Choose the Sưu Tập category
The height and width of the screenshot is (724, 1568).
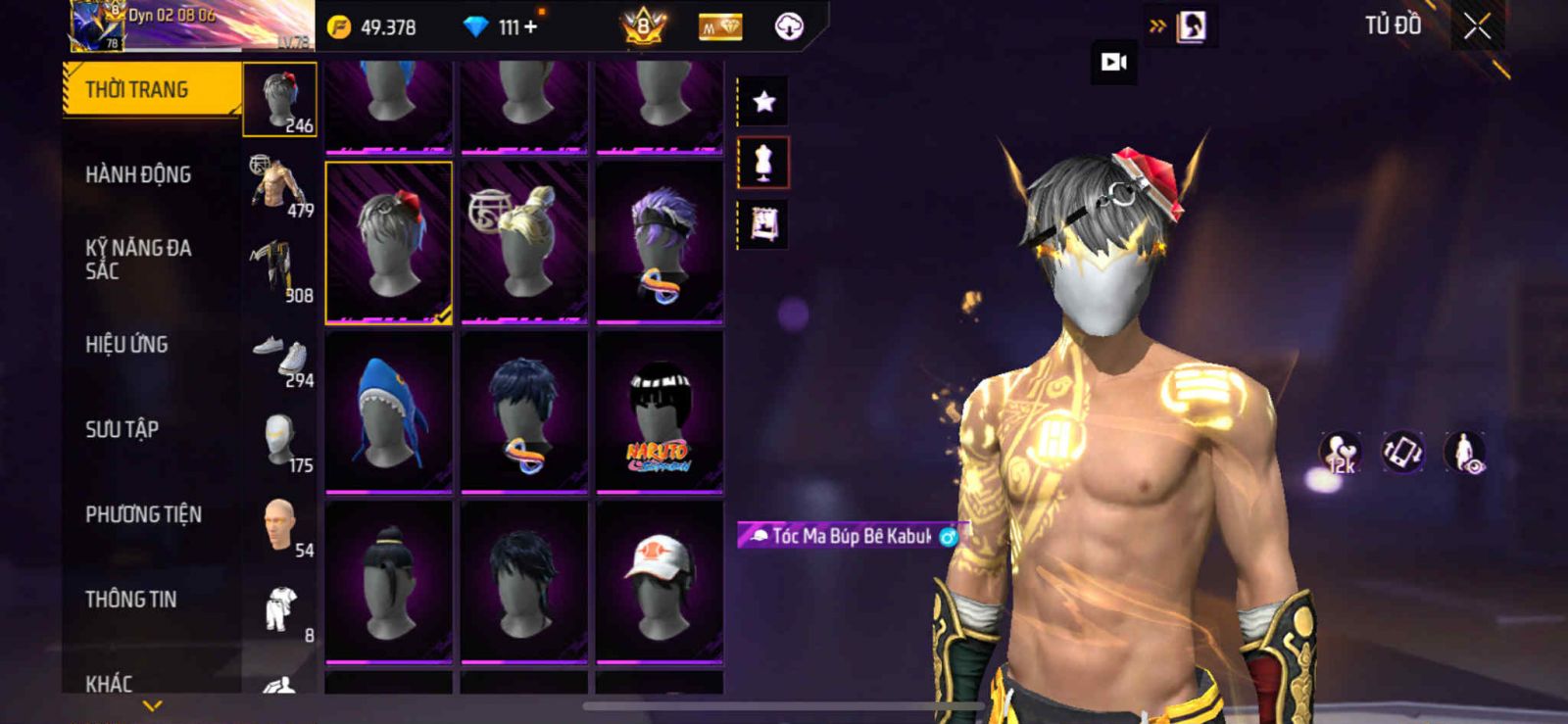pos(122,429)
